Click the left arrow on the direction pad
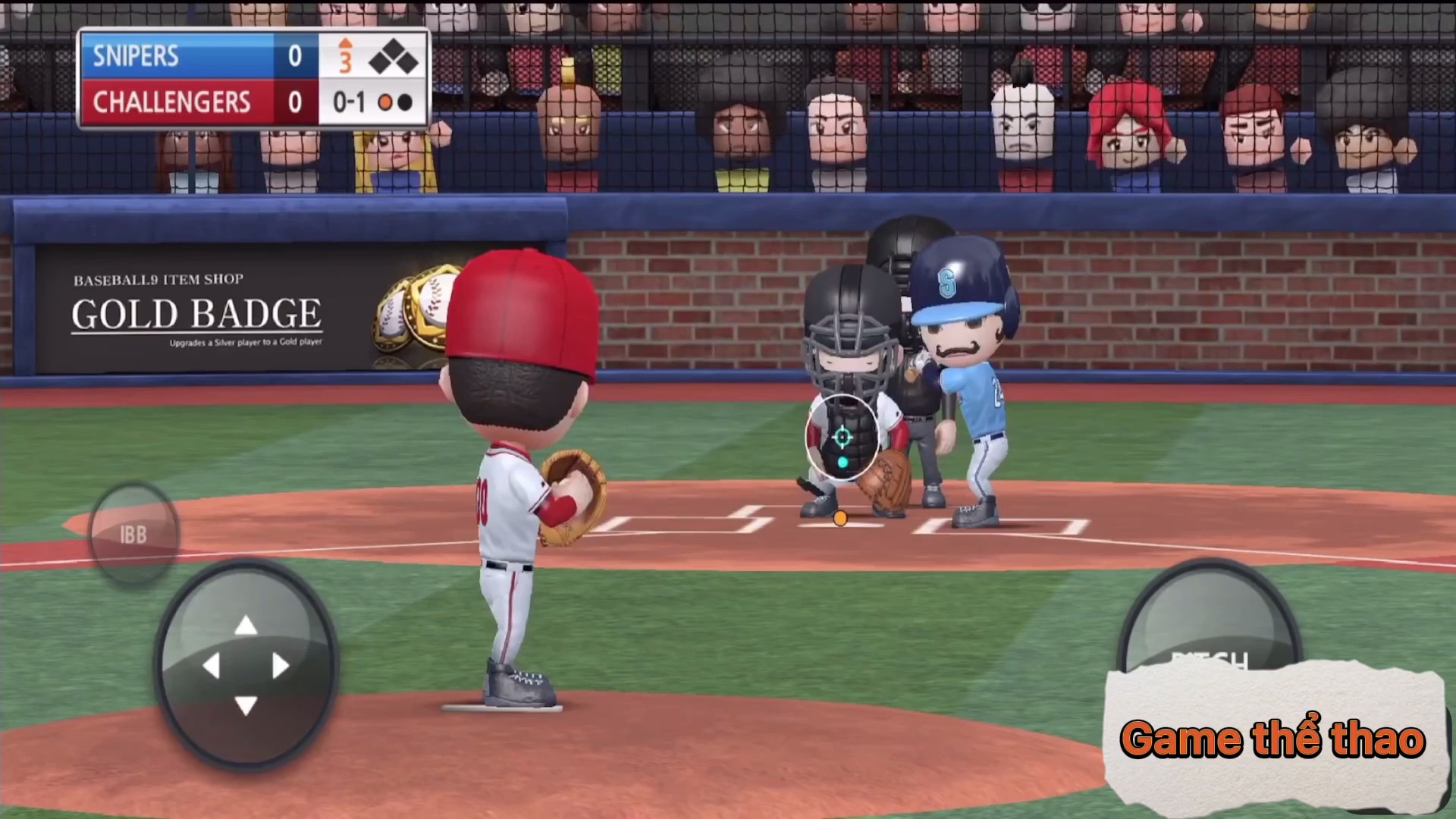The width and height of the screenshot is (1456, 819). click(x=211, y=666)
